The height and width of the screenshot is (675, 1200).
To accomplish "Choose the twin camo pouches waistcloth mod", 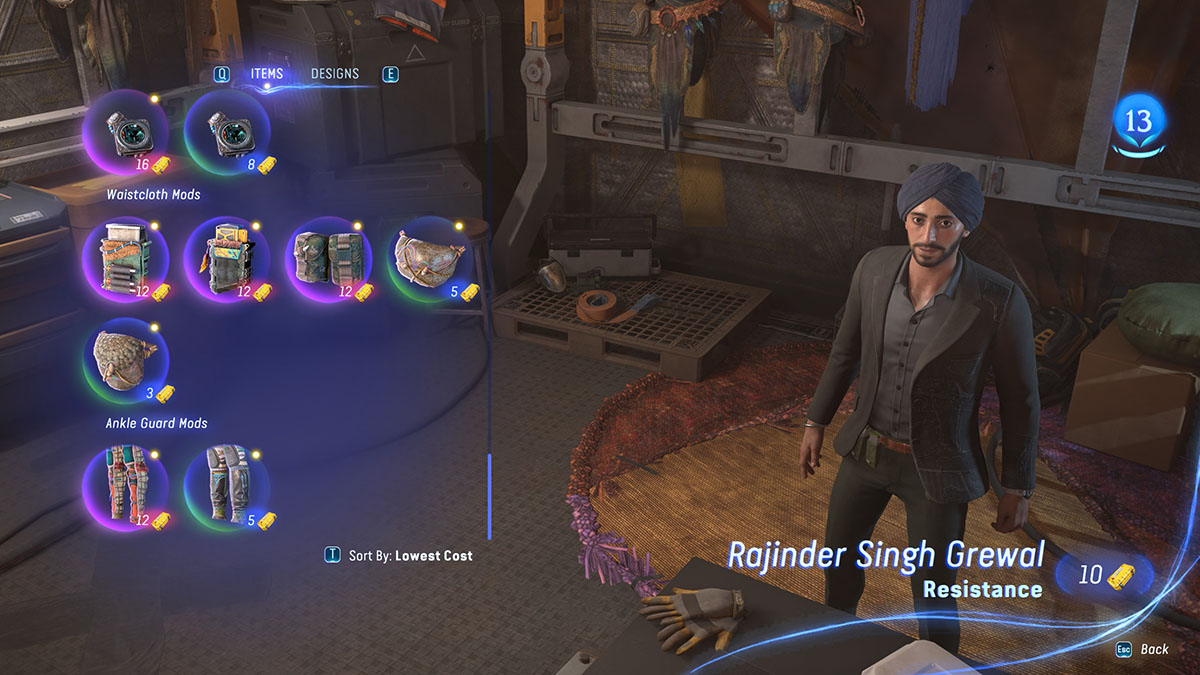I will pyautogui.click(x=329, y=261).
